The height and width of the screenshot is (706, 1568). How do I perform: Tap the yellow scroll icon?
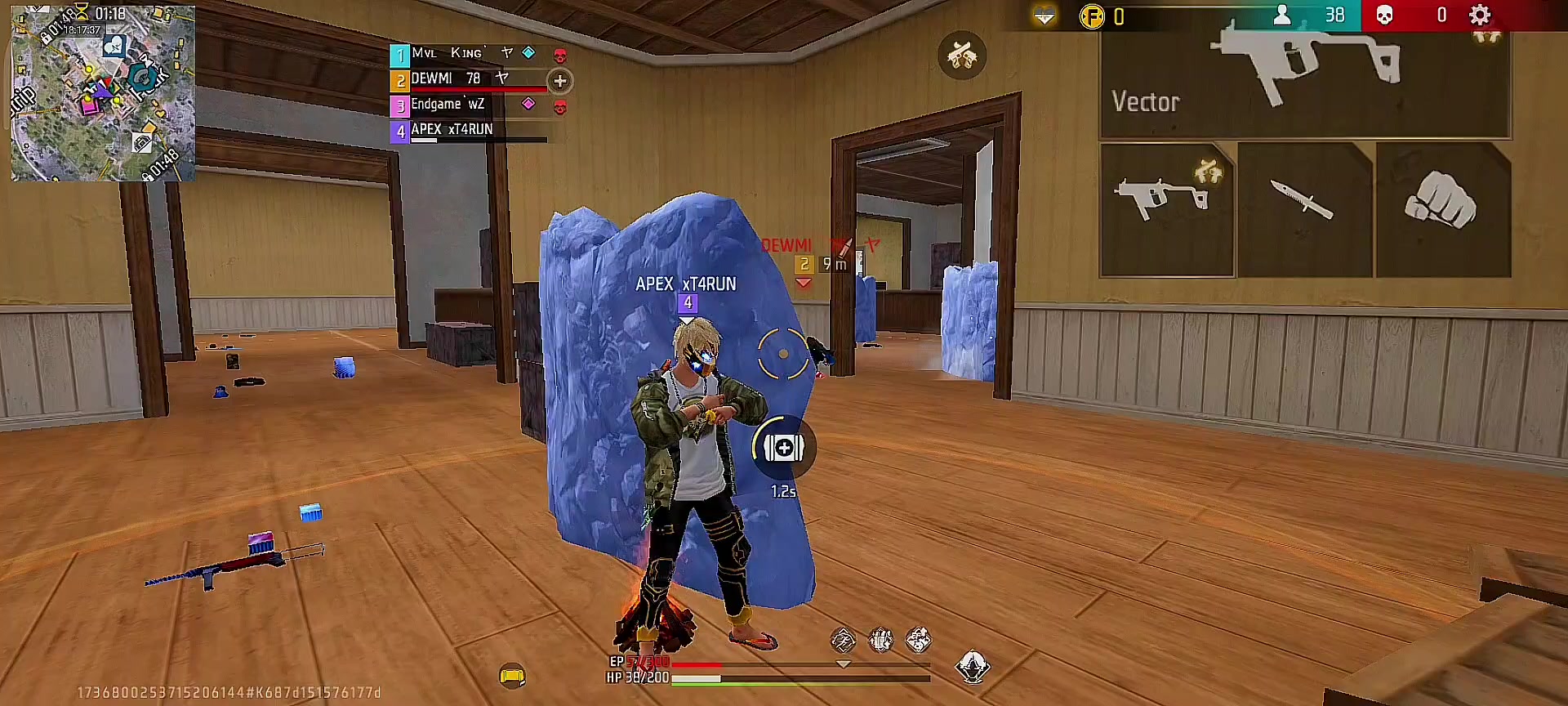pos(512,676)
